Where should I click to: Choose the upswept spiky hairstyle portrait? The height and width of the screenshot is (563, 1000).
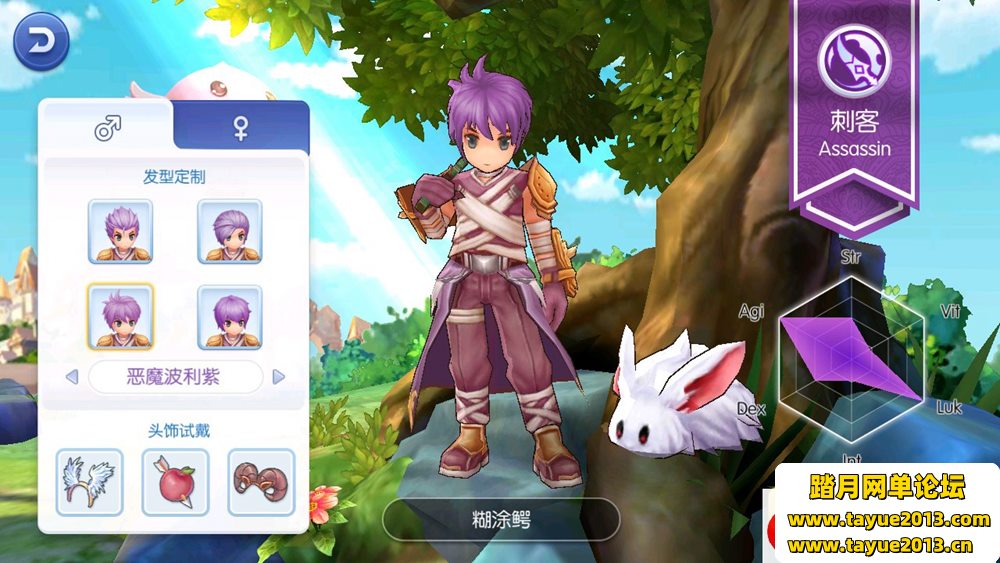tap(120, 232)
